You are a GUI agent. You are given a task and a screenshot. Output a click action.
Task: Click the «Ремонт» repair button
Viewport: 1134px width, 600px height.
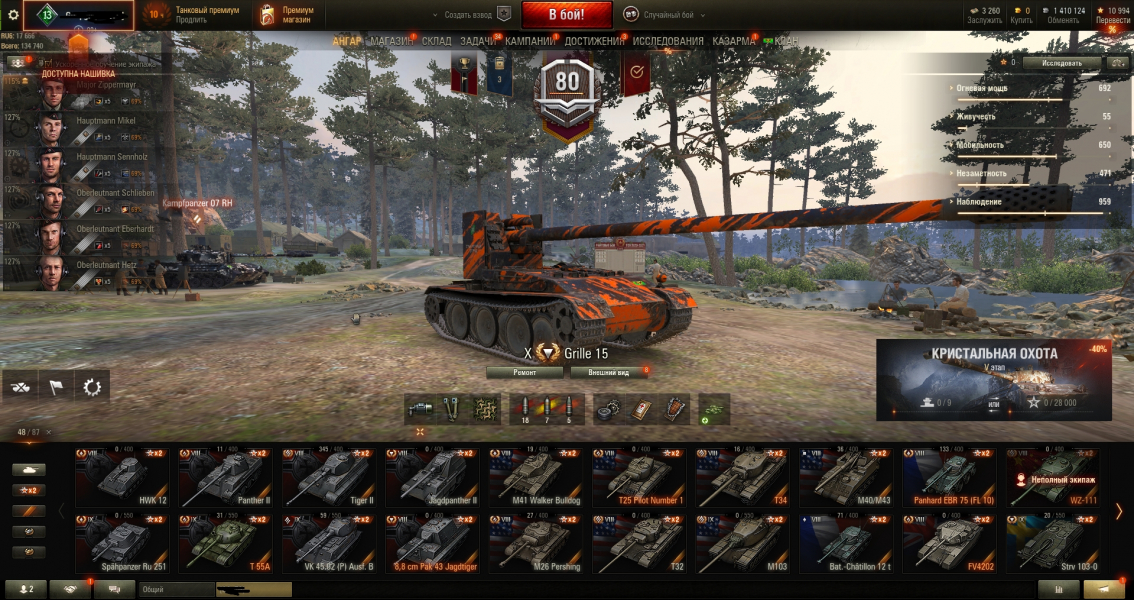(525, 372)
